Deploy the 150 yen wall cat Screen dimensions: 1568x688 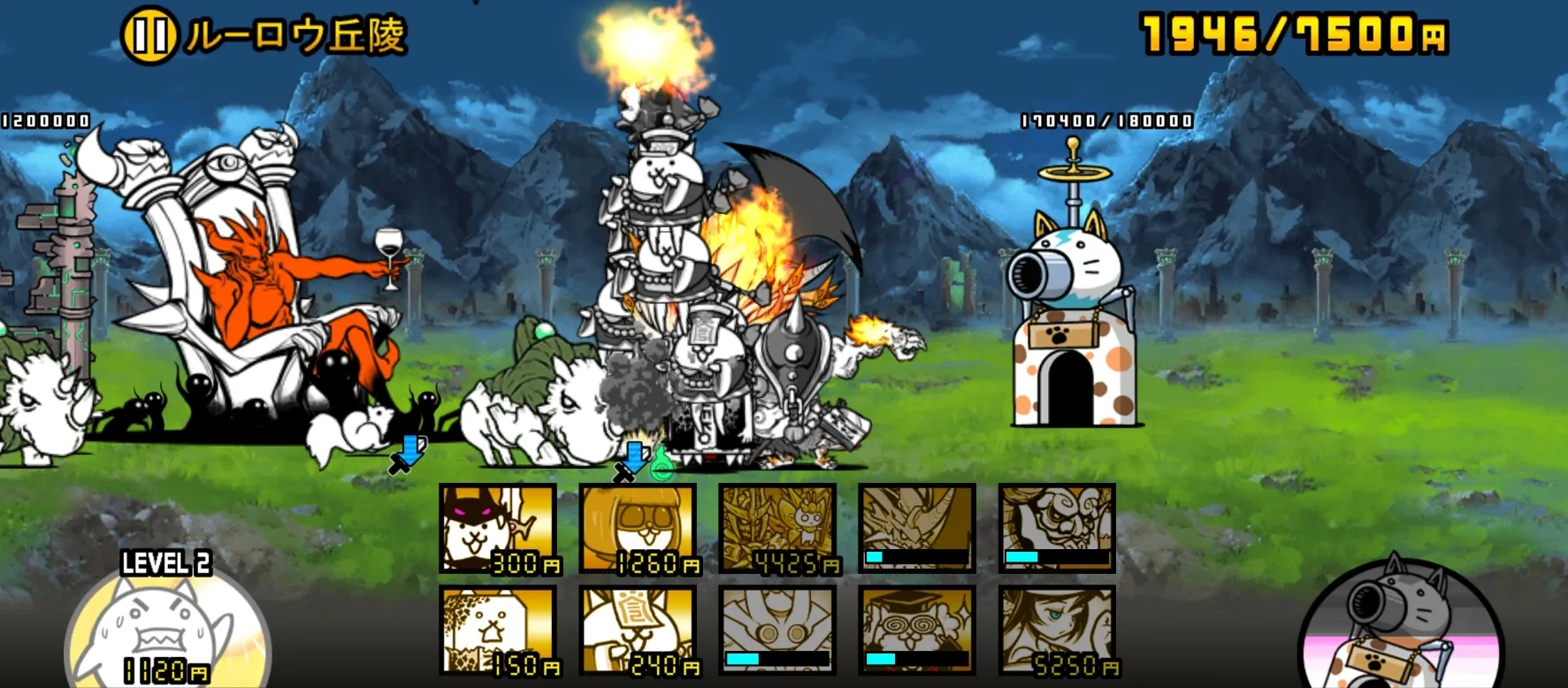(499, 631)
